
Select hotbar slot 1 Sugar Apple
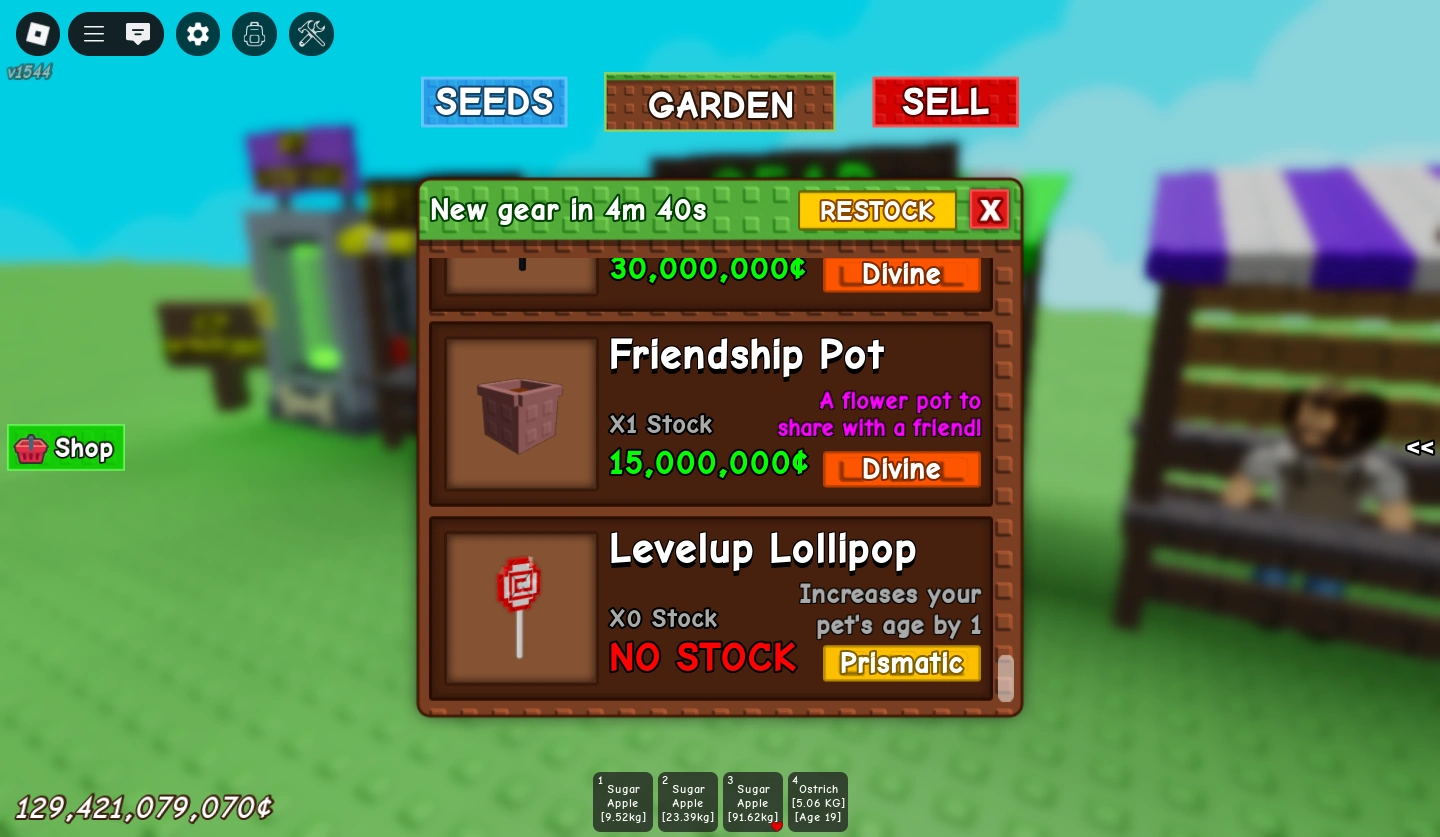pos(622,801)
